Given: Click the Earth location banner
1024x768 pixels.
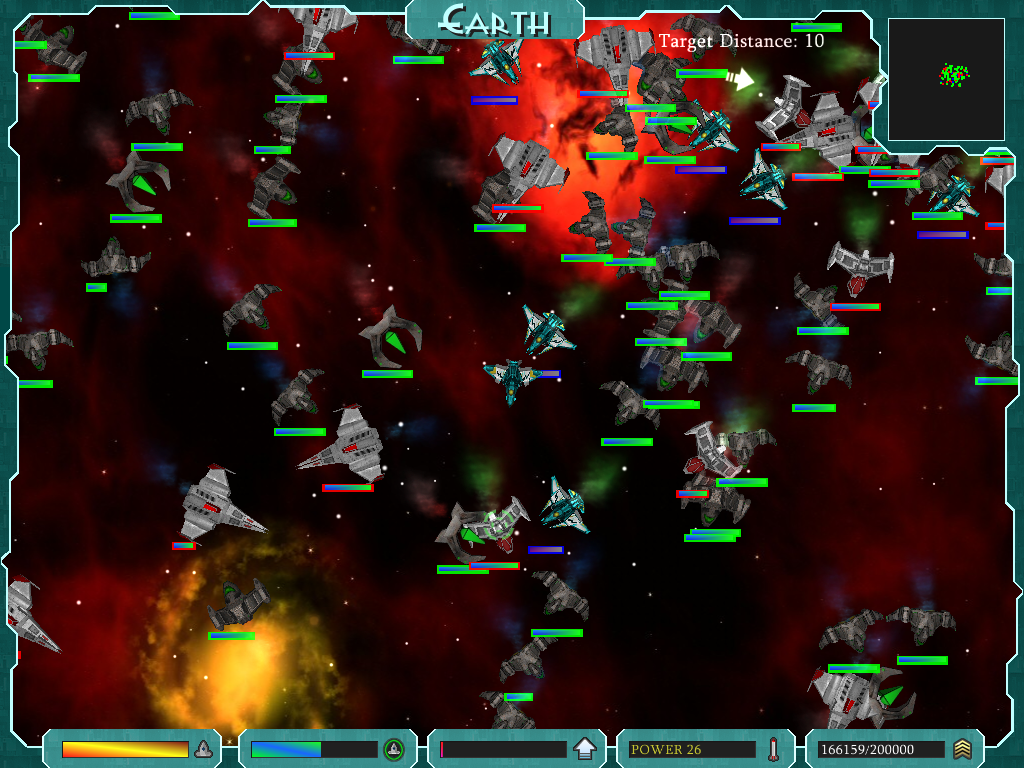Looking at the screenshot, I should (495, 20).
